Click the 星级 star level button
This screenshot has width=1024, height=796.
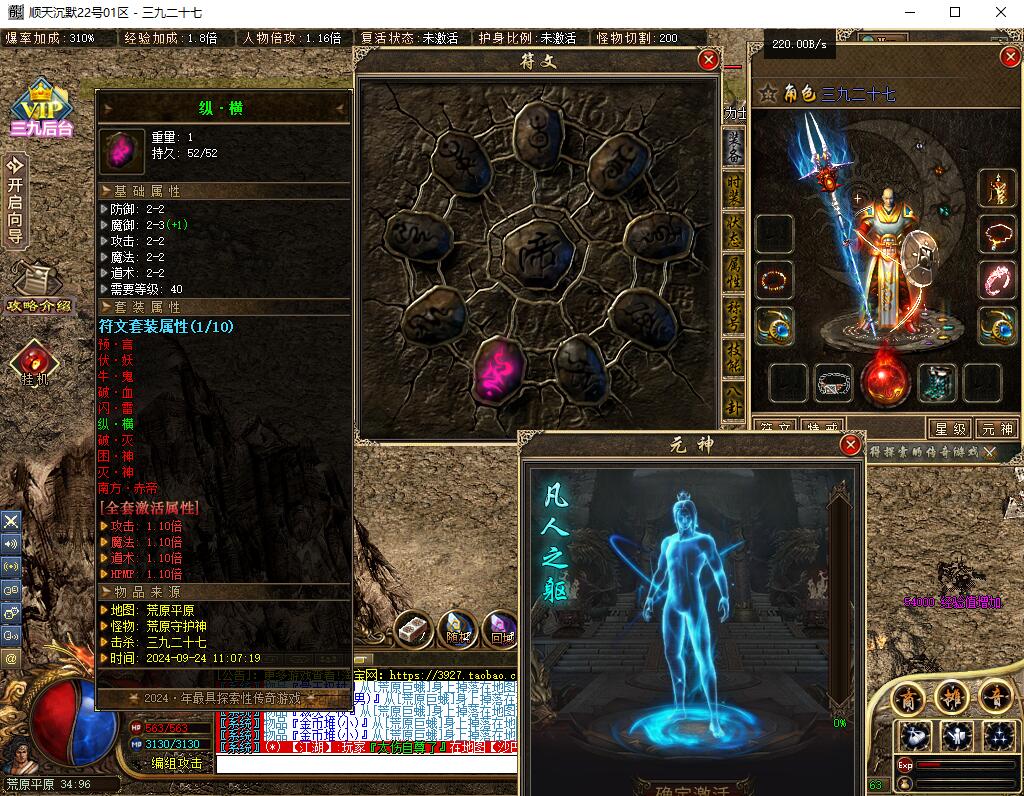pos(949,428)
